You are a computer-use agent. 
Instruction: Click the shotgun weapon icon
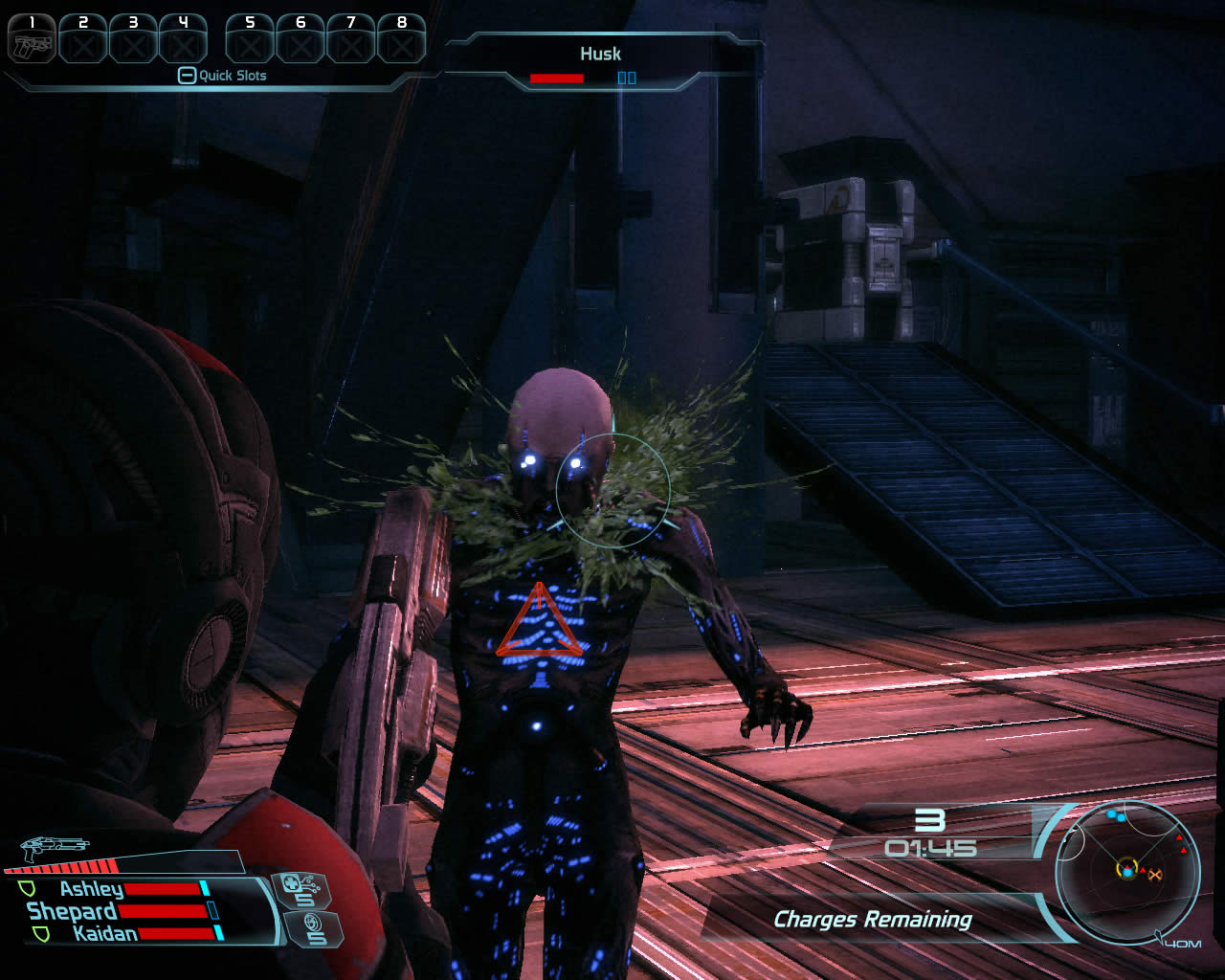pyautogui.click(x=55, y=847)
